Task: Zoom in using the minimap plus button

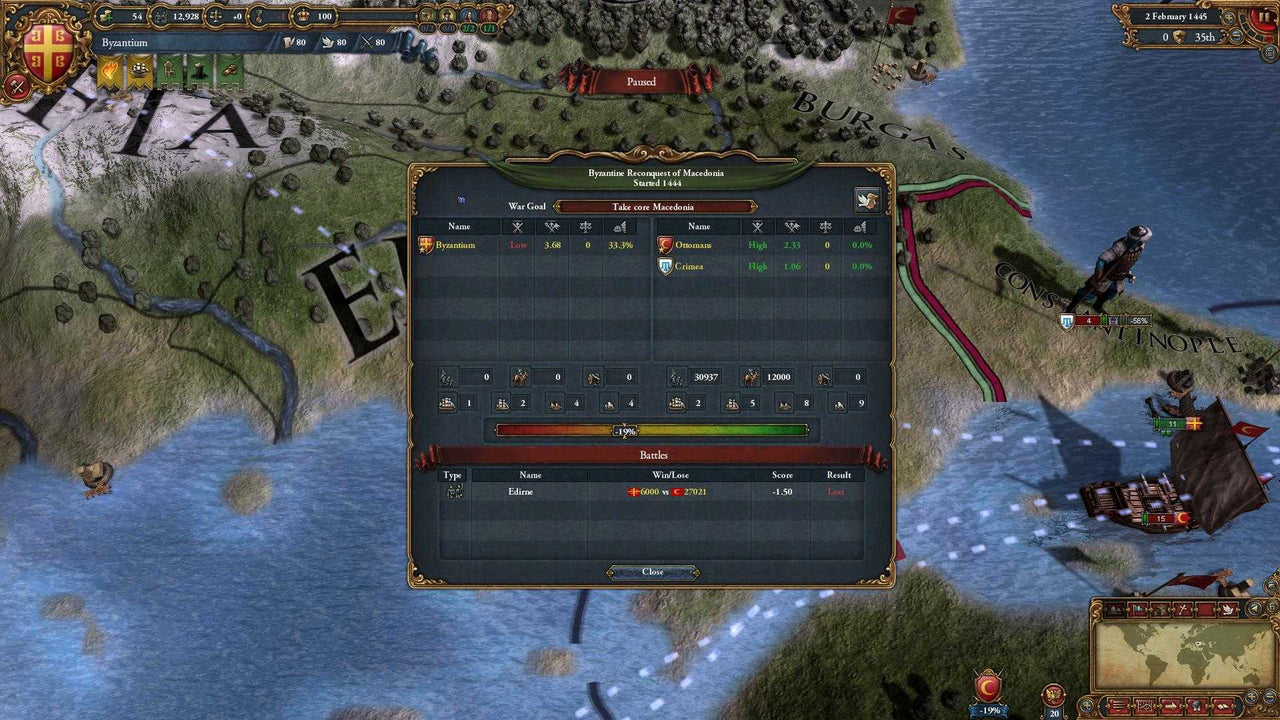Action: pyautogui.click(x=1252, y=697)
